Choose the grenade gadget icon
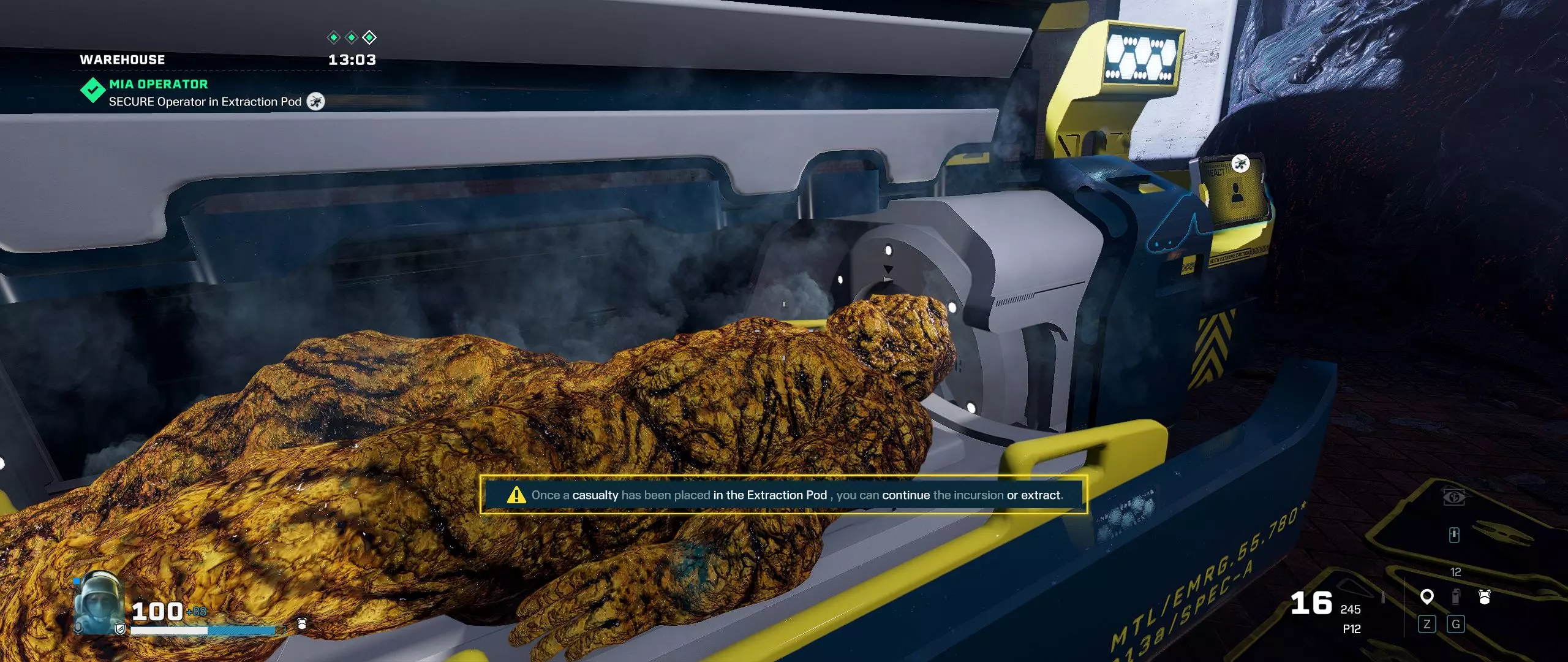This screenshot has width=1568, height=662. [1456, 596]
